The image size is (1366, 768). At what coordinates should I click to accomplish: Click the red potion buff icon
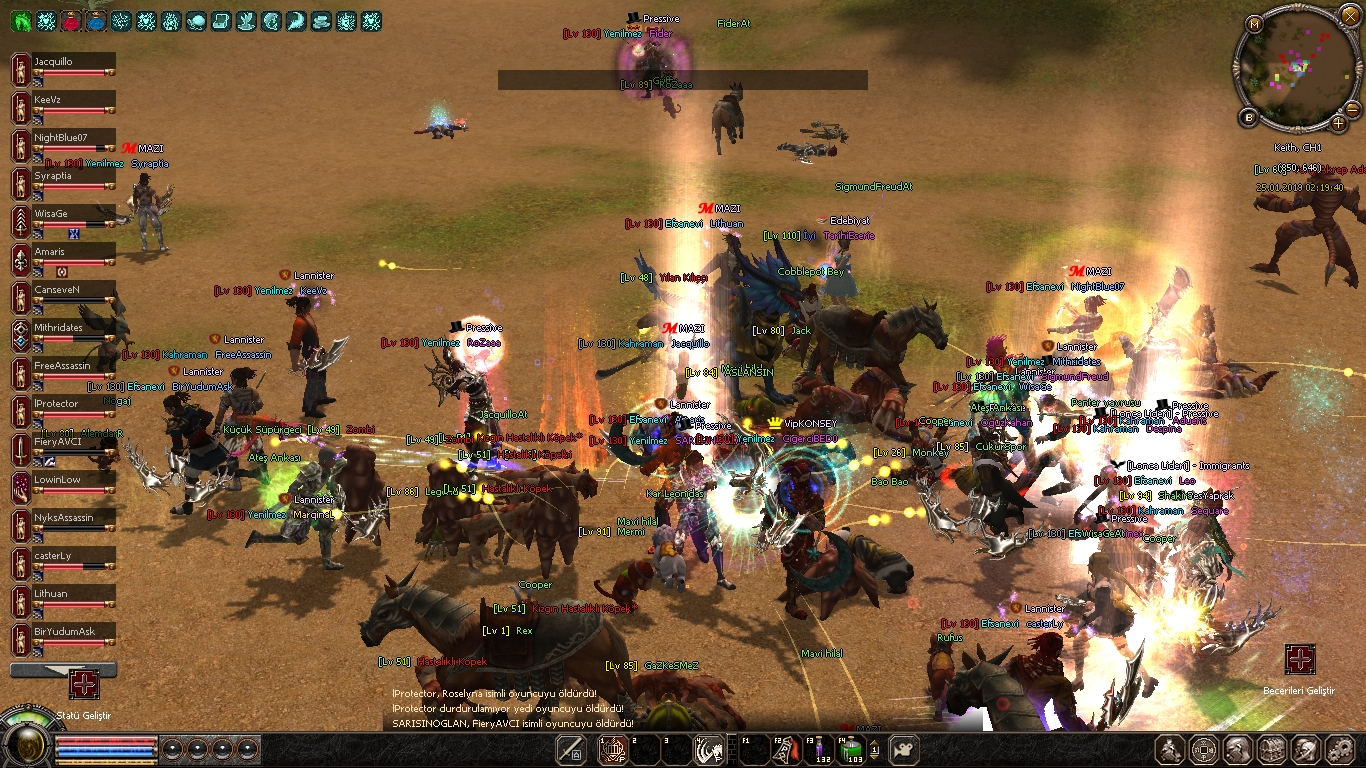tap(72, 20)
